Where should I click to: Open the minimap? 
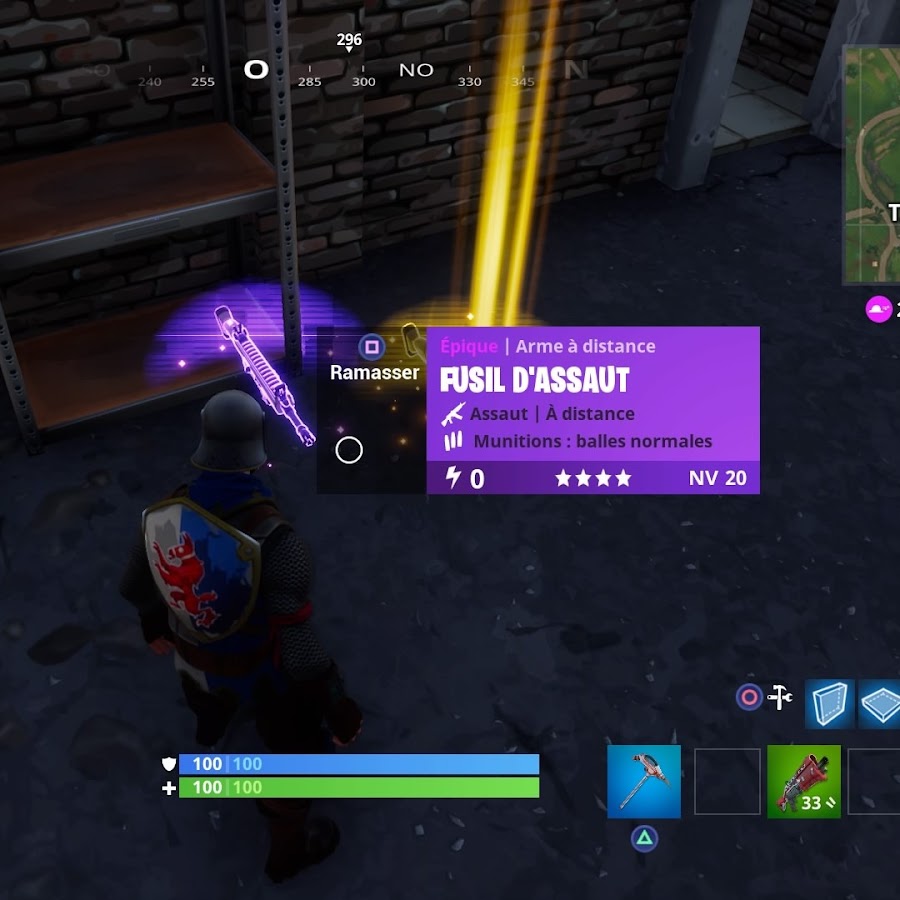pos(872,165)
